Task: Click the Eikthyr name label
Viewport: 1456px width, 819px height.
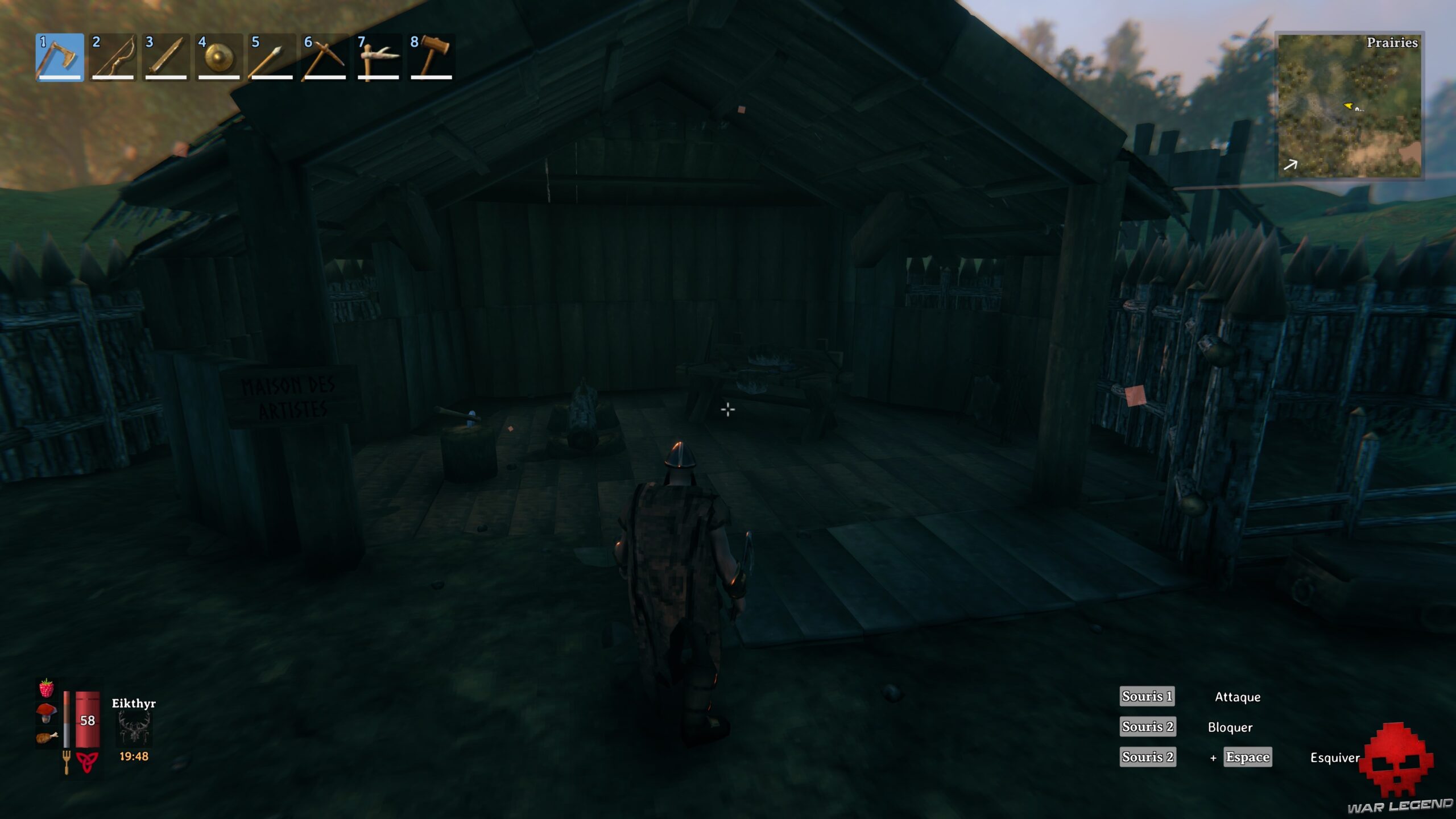Action: pyautogui.click(x=134, y=703)
